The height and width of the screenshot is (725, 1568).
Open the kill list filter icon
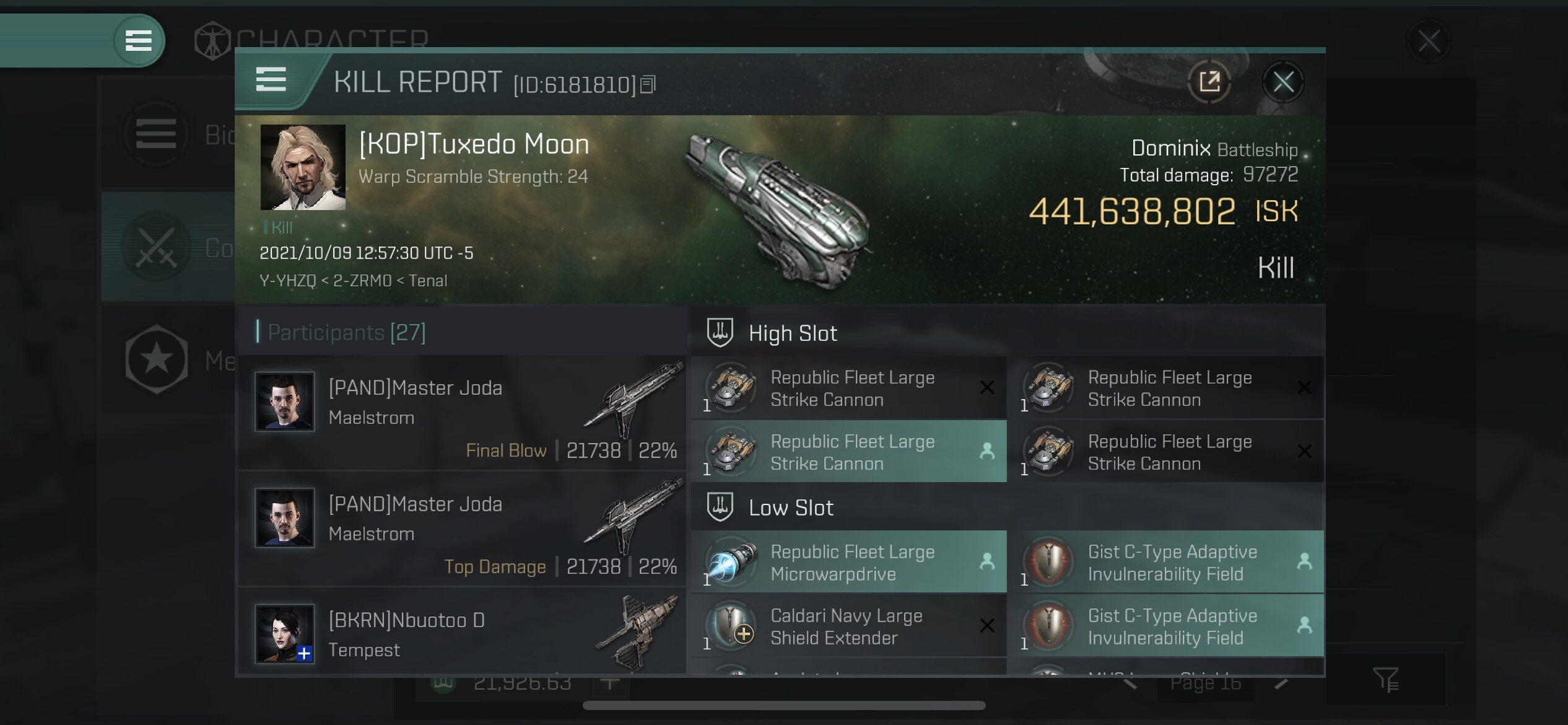[1385, 680]
